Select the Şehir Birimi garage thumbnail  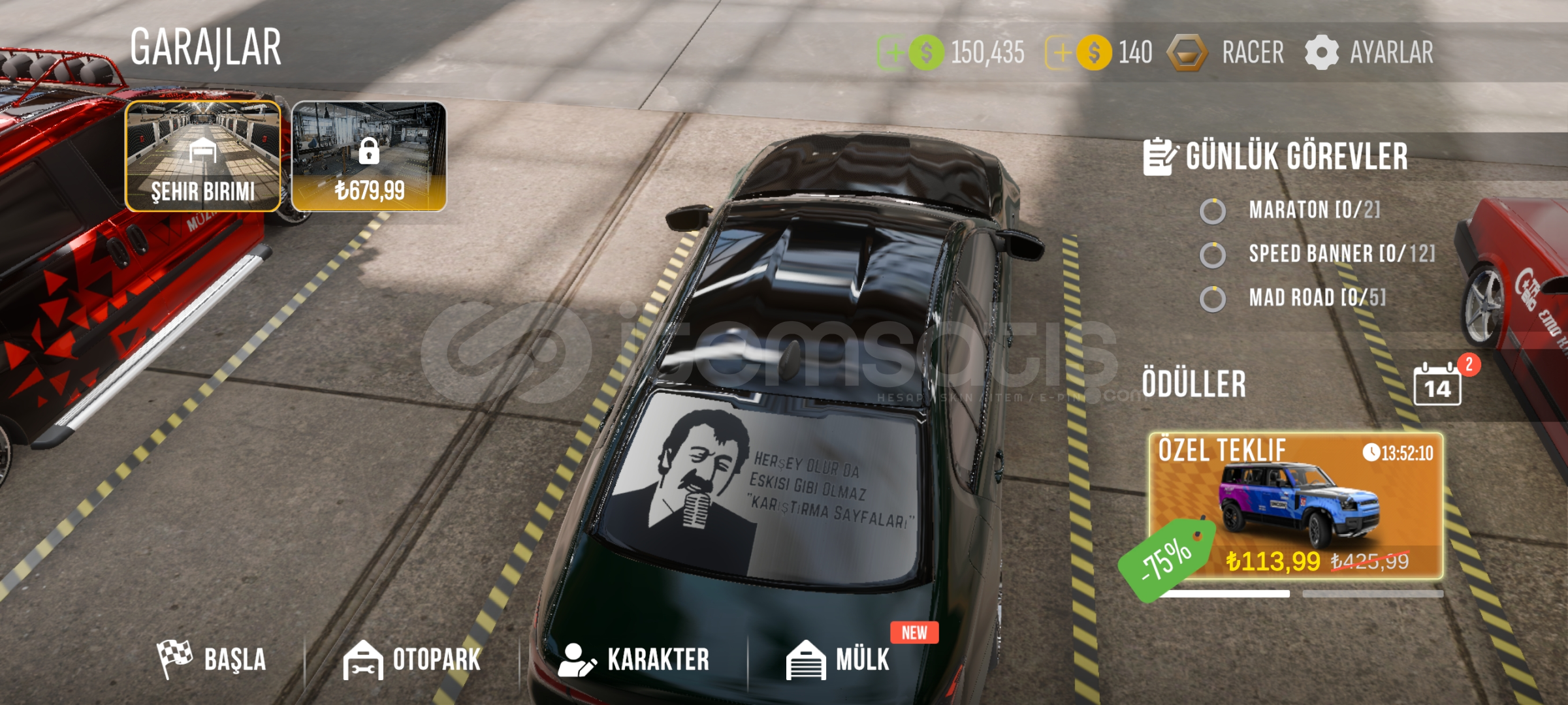pos(203,156)
